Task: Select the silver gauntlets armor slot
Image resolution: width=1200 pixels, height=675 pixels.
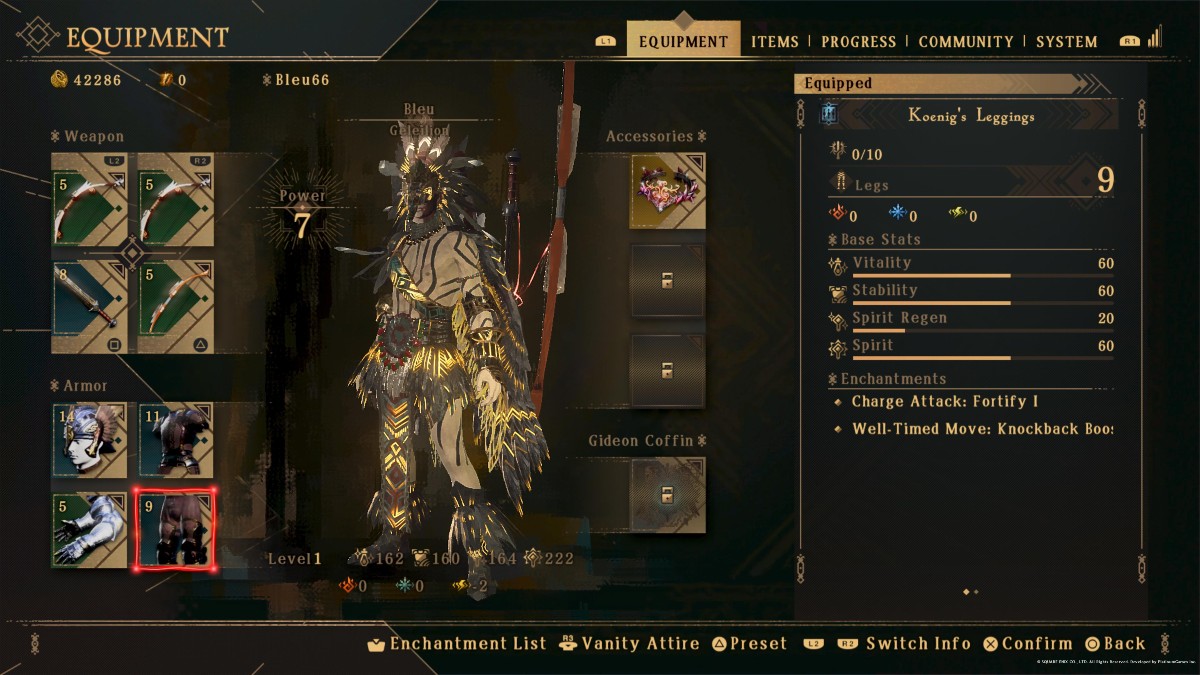Action: [90, 529]
